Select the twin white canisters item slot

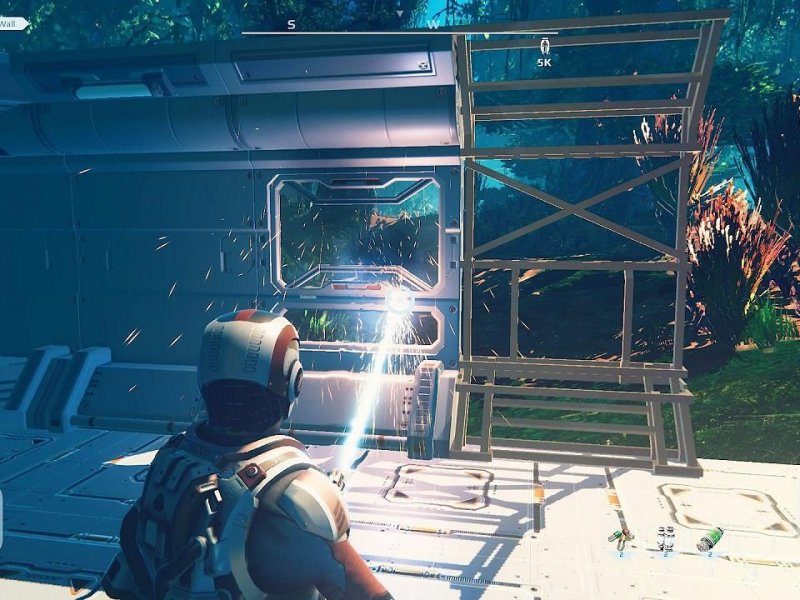665,539
